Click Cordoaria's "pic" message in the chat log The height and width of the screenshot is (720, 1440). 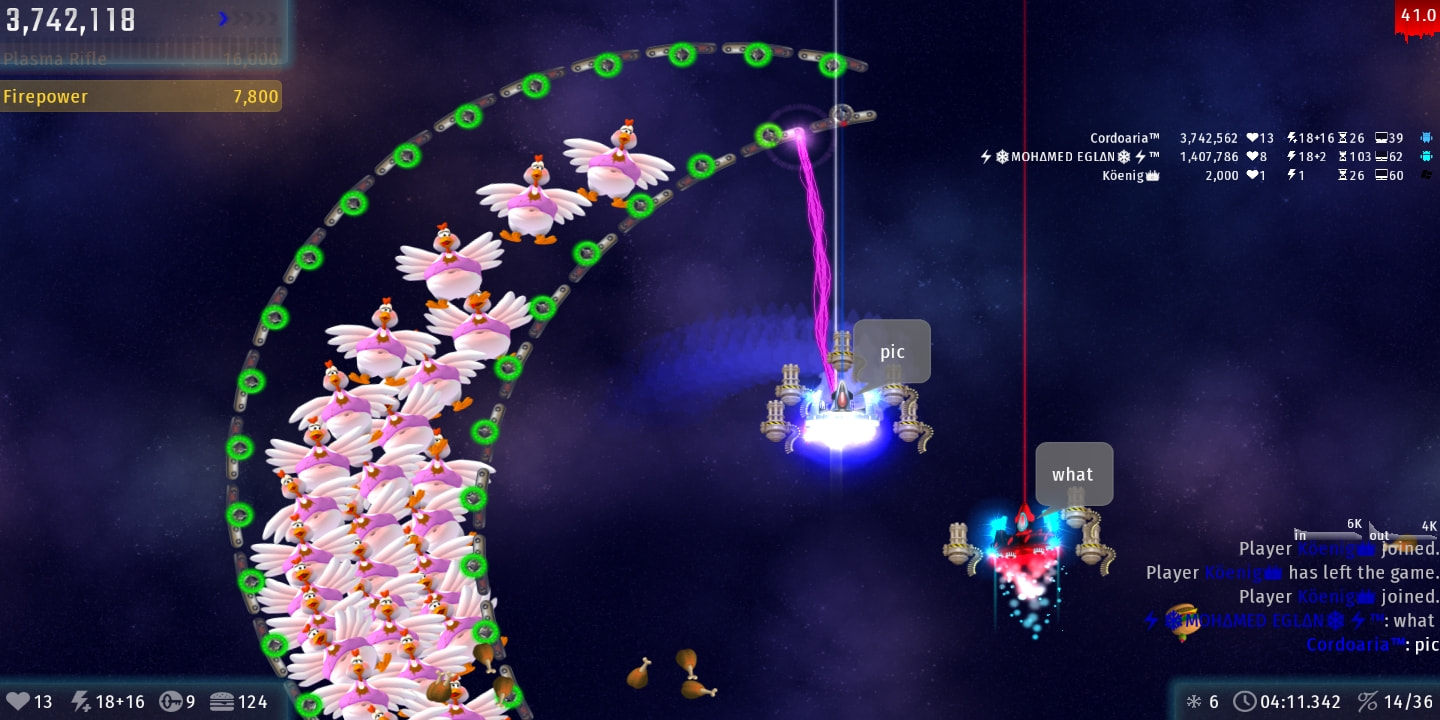(1370, 645)
